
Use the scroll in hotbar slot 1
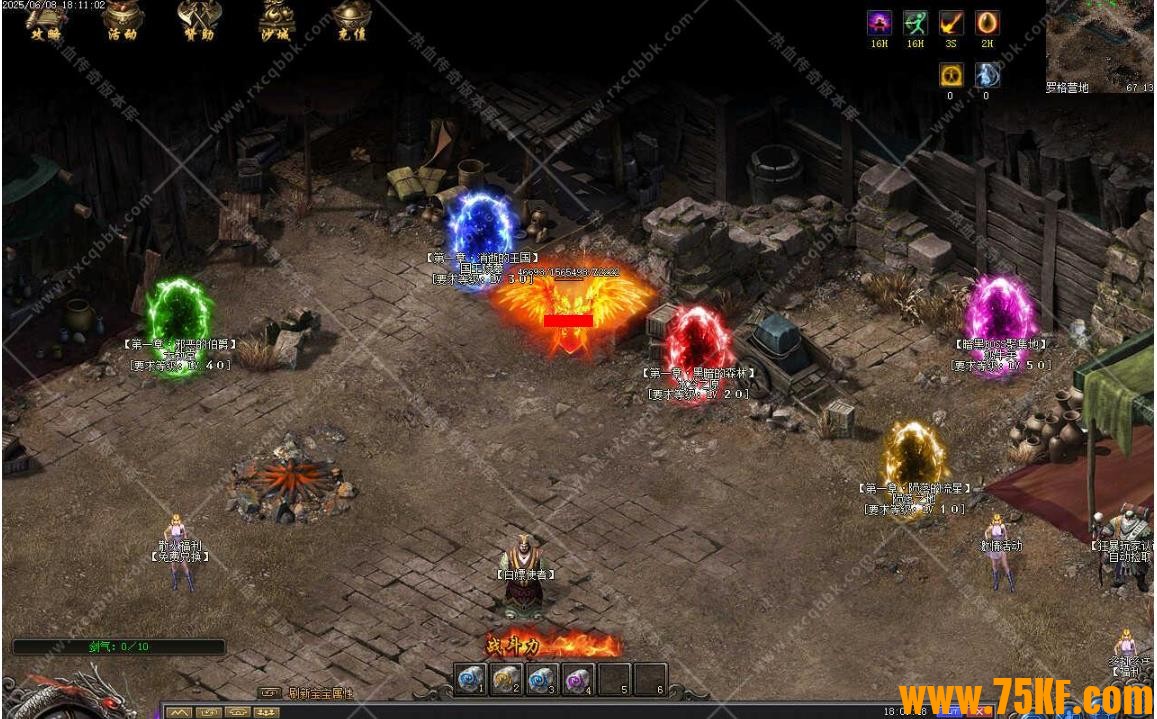coord(471,679)
